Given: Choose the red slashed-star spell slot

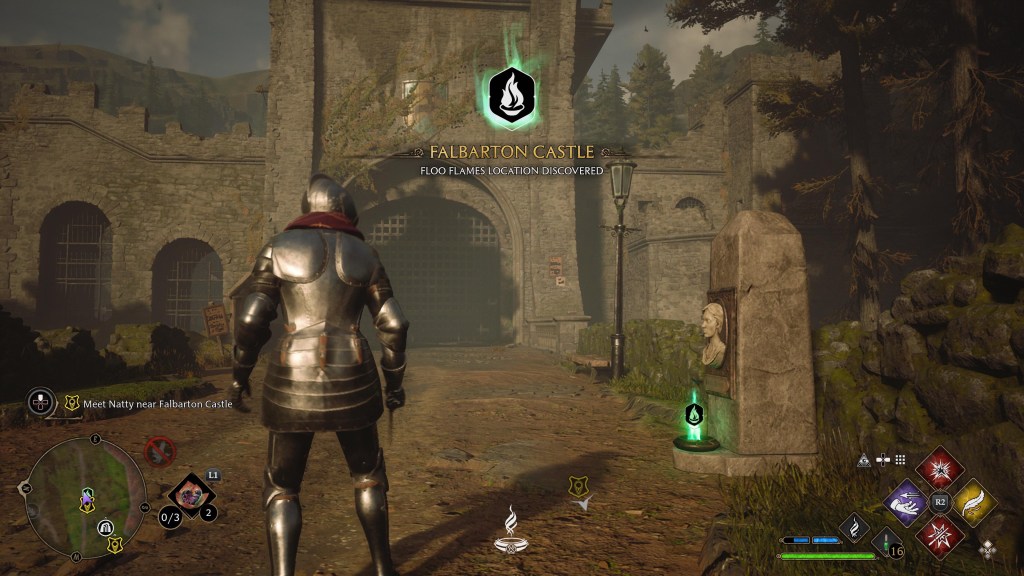Looking at the screenshot, I should pos(940,533).
